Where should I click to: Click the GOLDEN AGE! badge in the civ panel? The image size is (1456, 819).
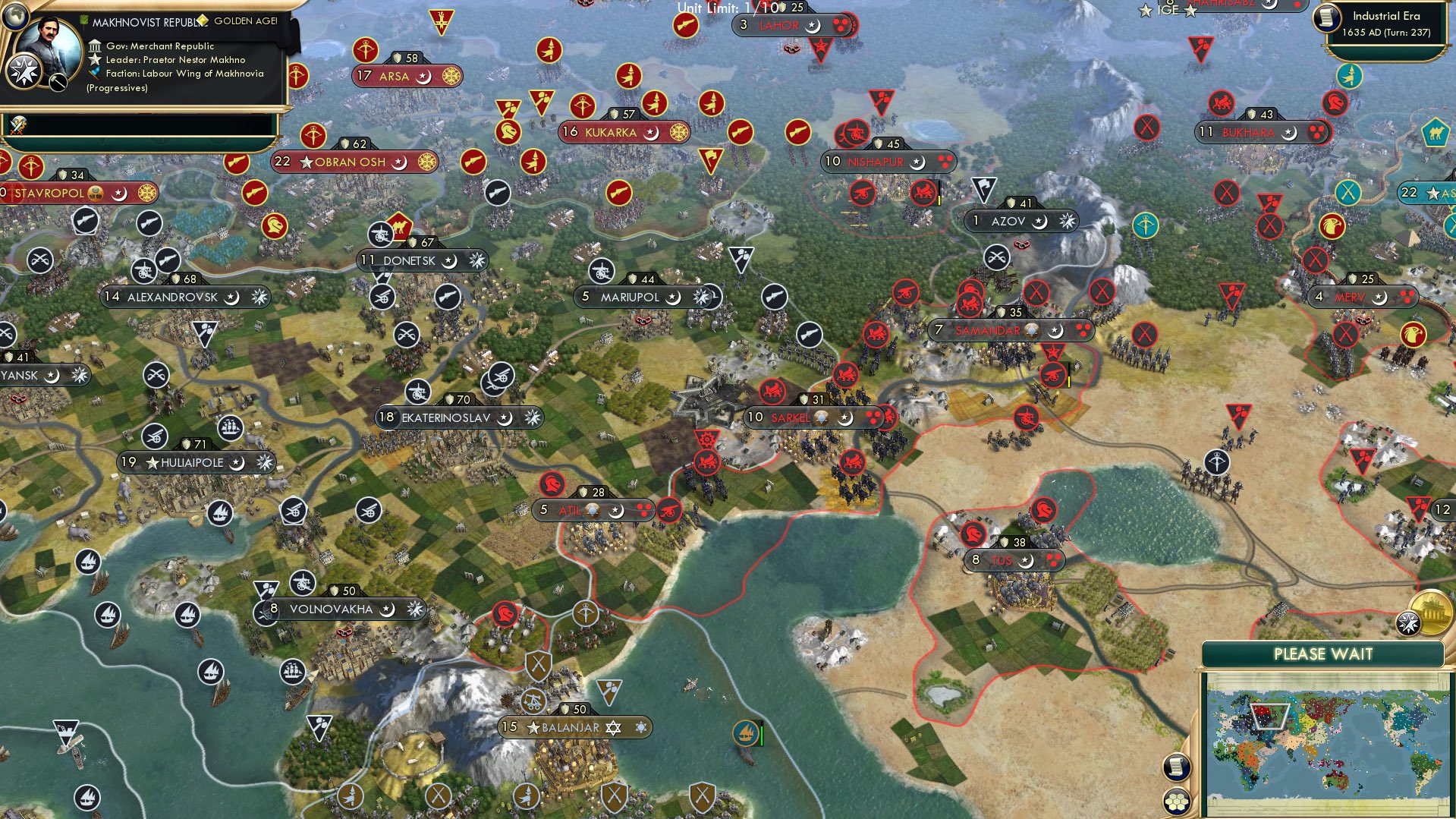click(245, 20)
